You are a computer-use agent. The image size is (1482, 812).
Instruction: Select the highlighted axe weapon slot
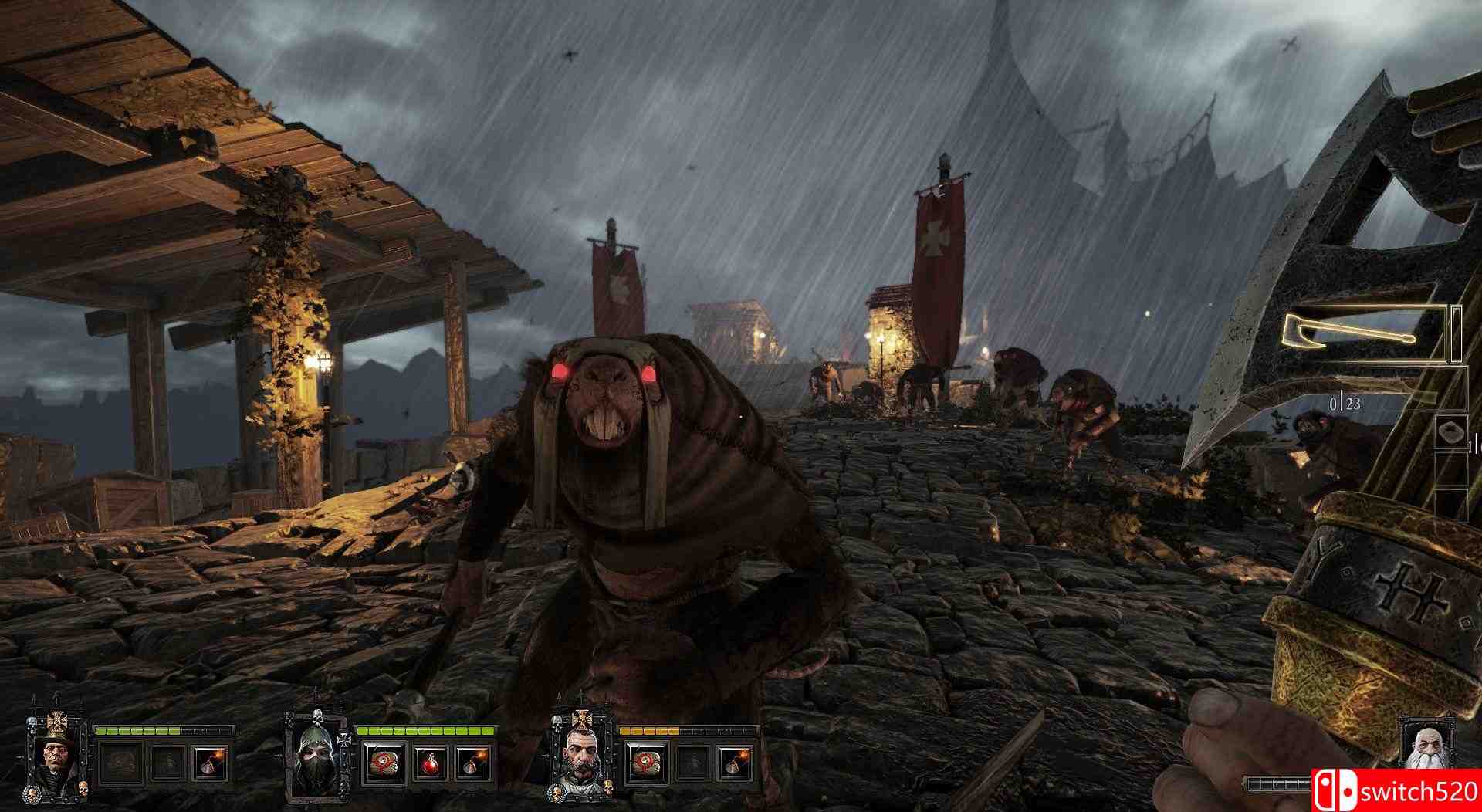click(1364, 333)
